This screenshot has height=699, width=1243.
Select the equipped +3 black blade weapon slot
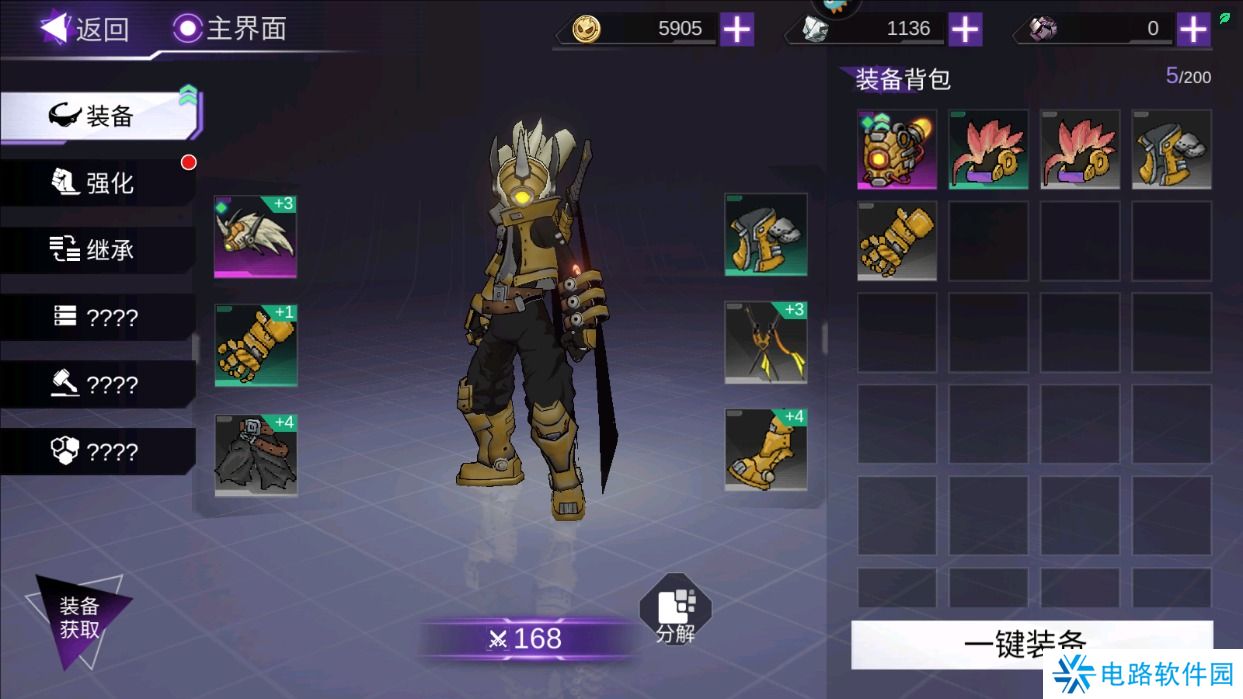(x=766, y=343)
